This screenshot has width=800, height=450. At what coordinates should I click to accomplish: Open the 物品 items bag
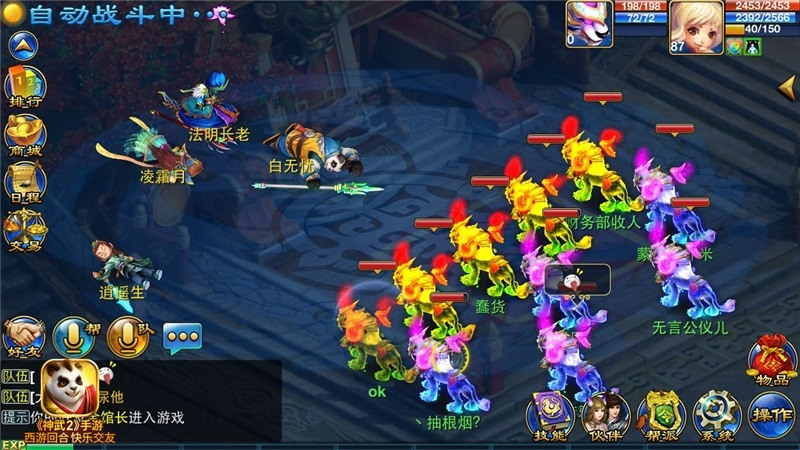coord(772,359)
